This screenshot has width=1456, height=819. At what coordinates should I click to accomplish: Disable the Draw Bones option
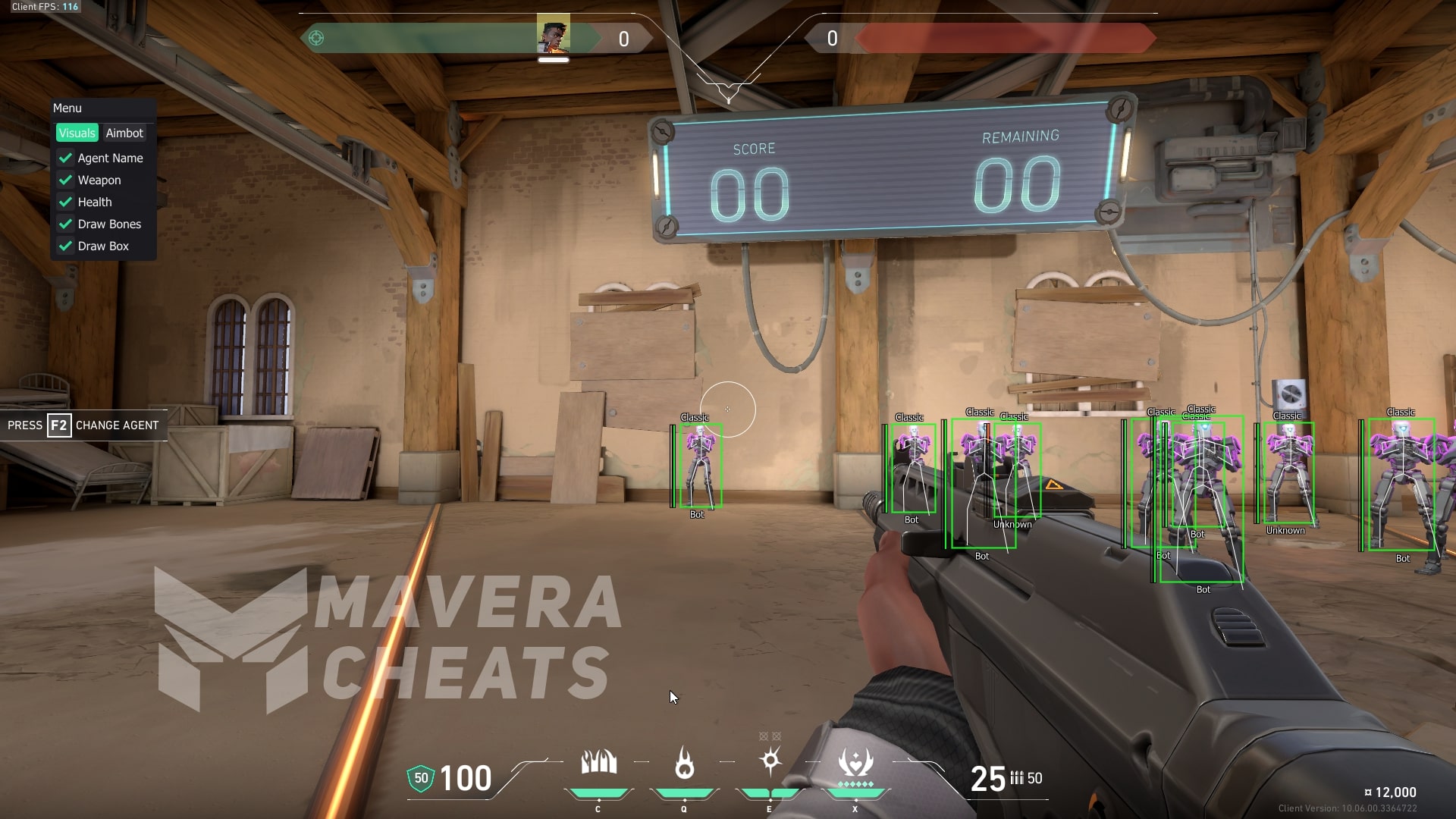pos(66,224)
